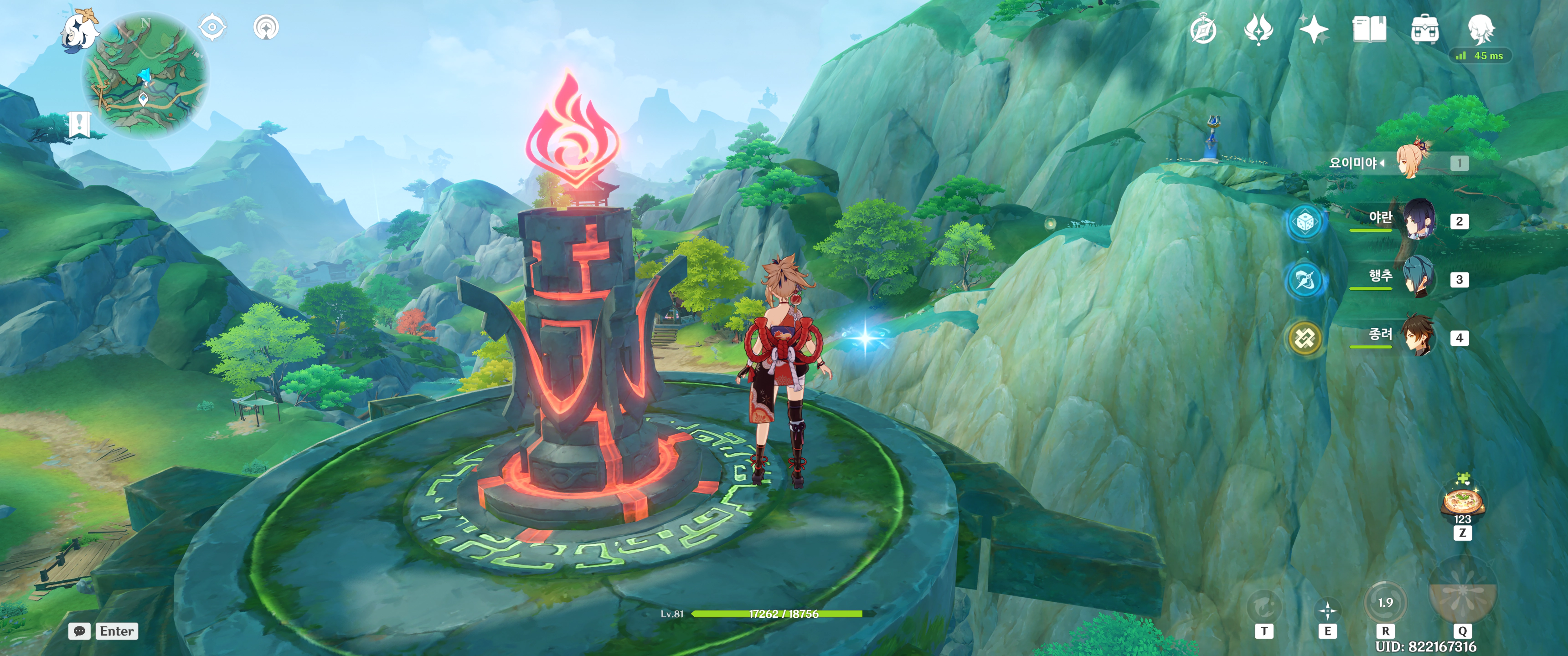Open the events flame-crest icon

[x=1258, y=29]
